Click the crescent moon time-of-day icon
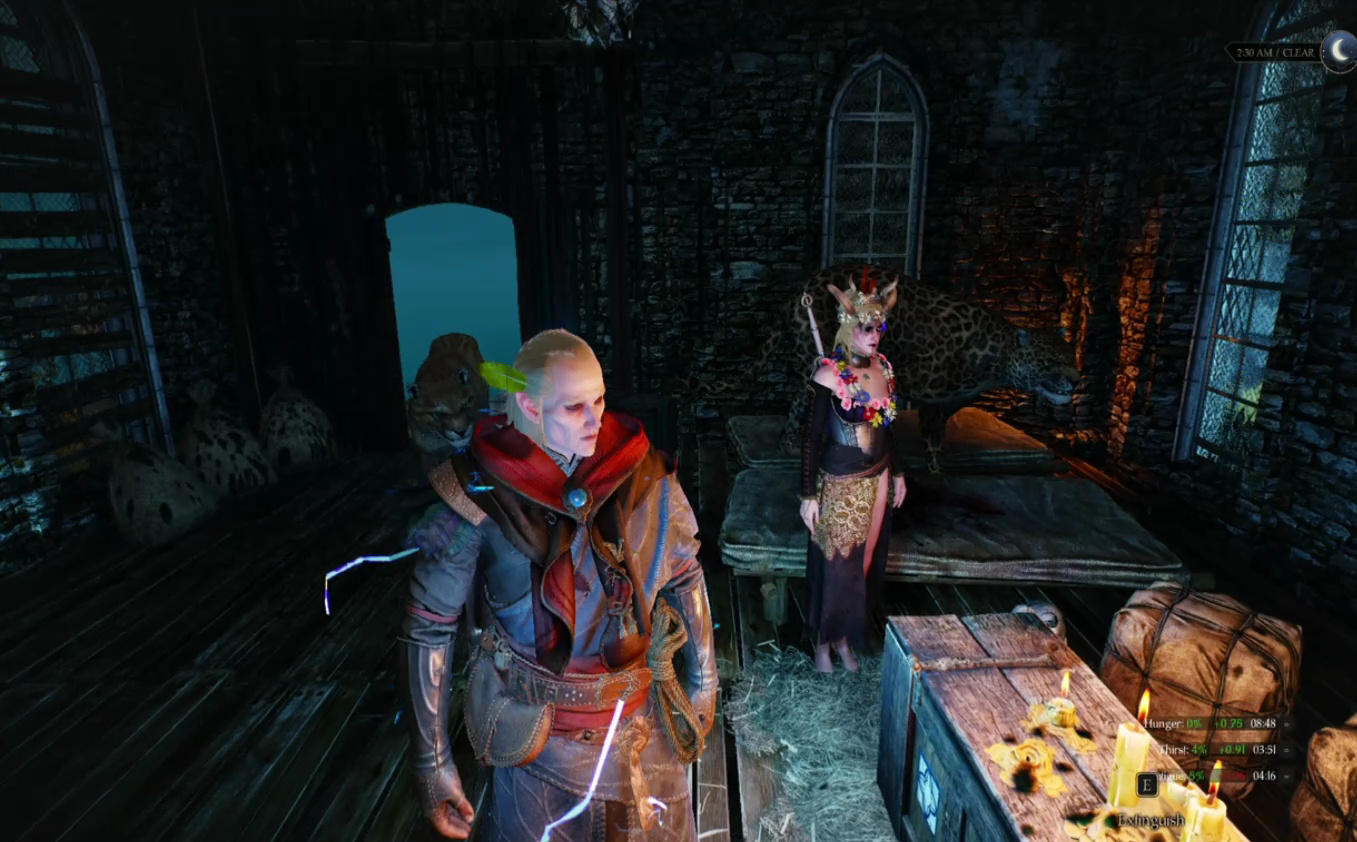Image resolution: width=1357 pixels, height=842 pixels. (1339, 50)
